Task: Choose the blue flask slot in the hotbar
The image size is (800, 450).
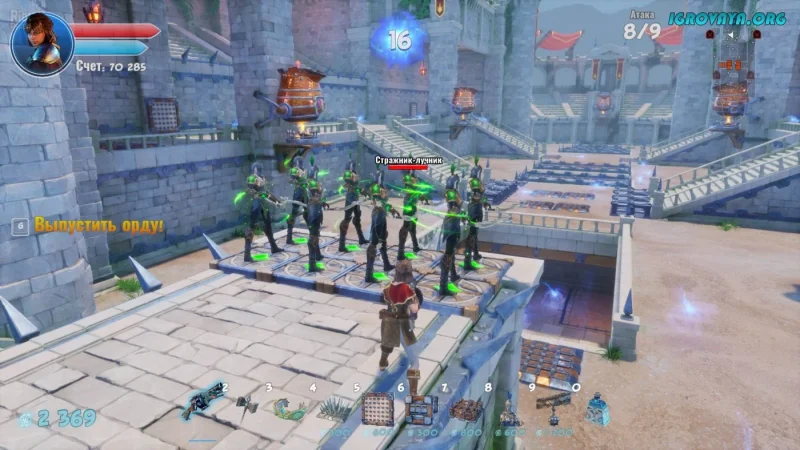Action: [597, 408]
